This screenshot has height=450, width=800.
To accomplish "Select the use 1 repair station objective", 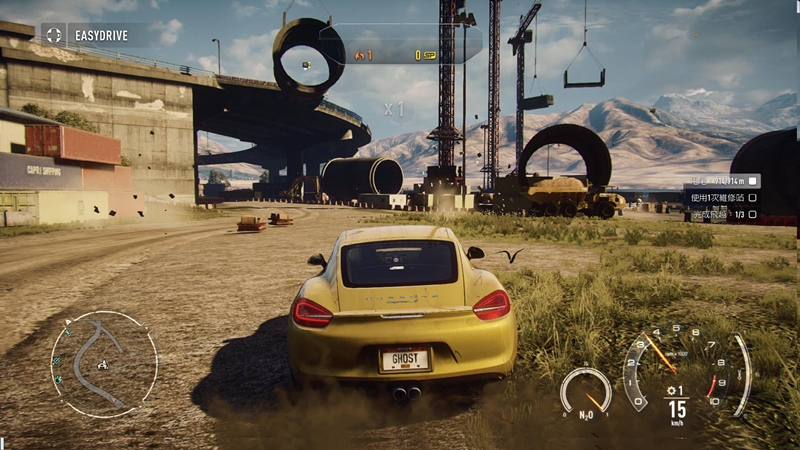I will (721, 198).
